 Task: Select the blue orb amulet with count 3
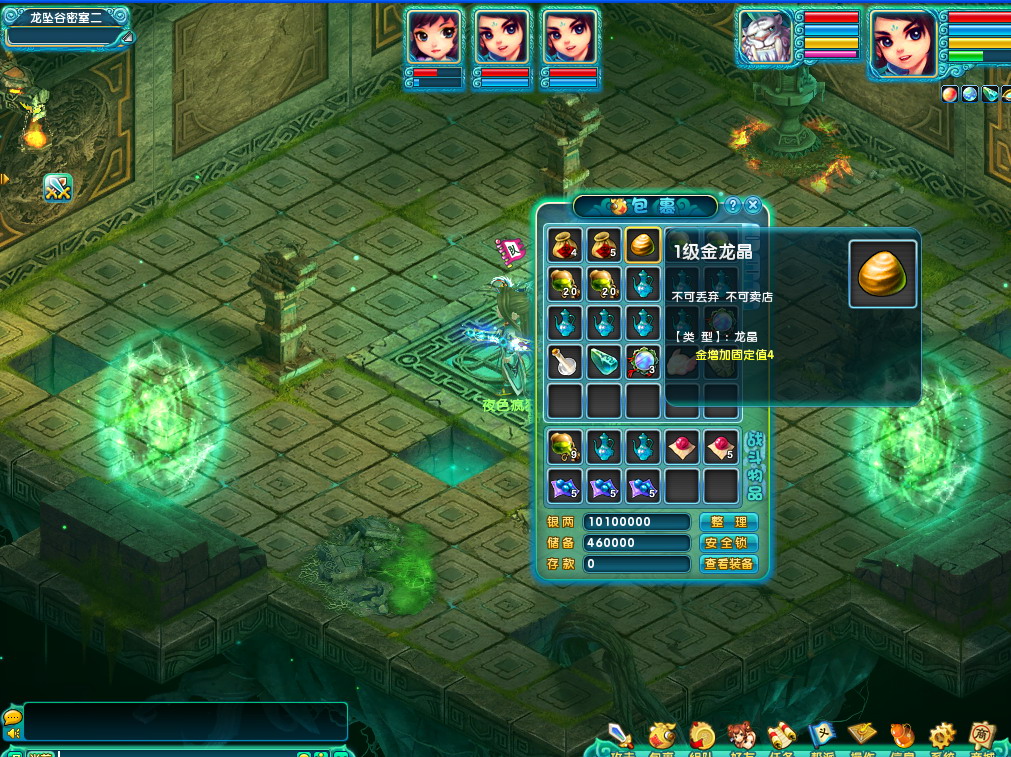click(642, 362)
